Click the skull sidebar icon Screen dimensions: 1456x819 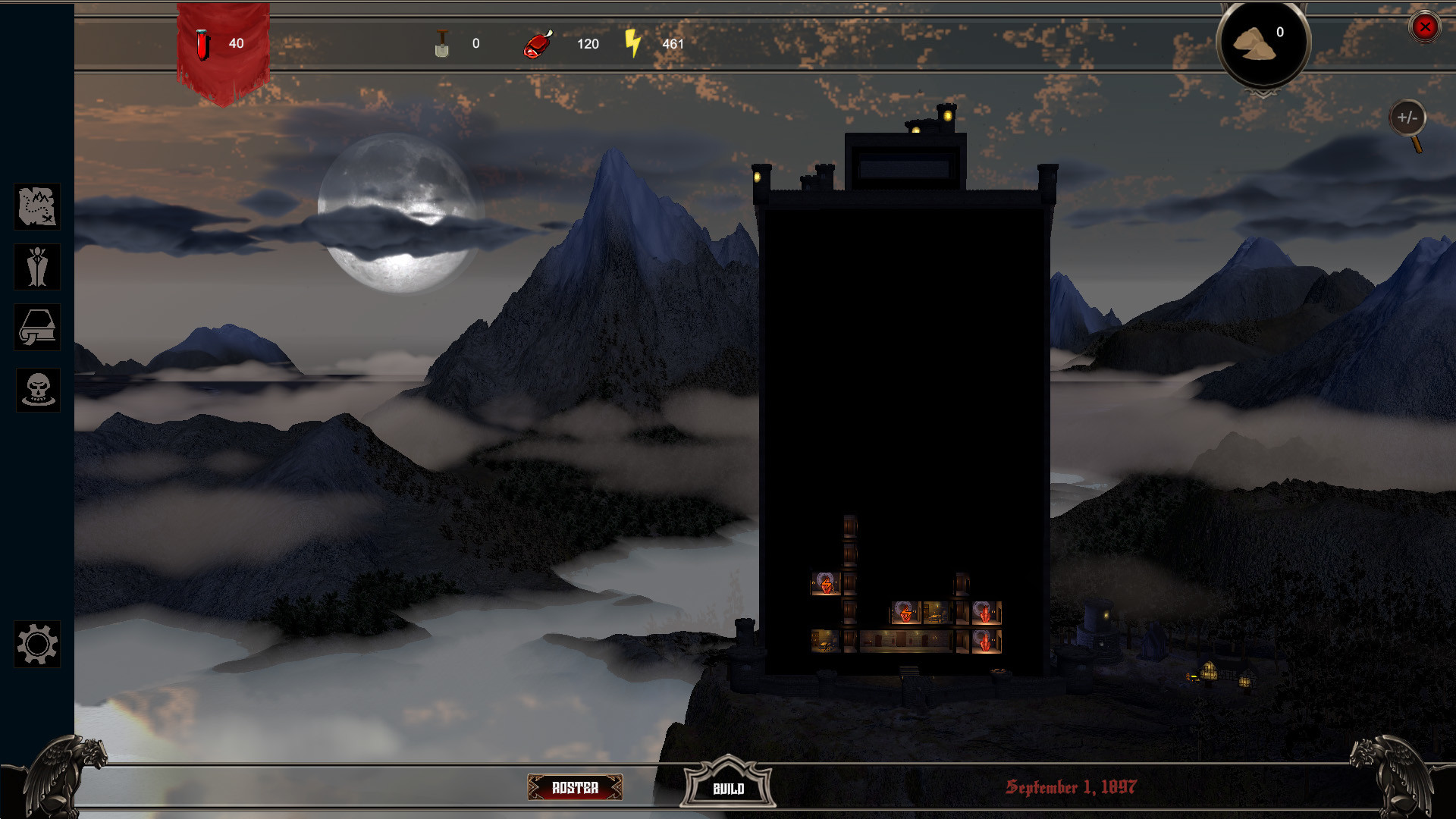[x=37, y=389]
